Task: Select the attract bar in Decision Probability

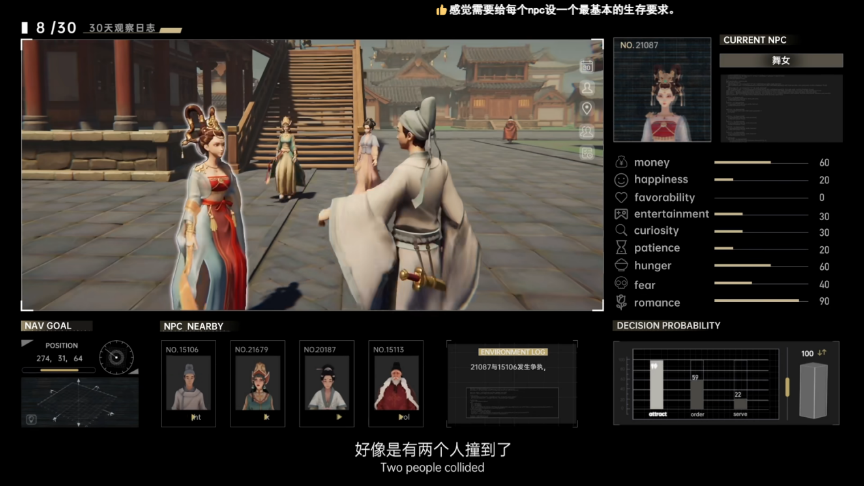Action: tap(656, 386)
